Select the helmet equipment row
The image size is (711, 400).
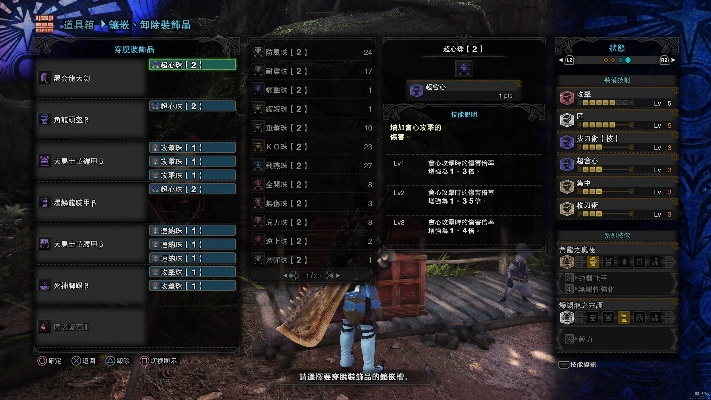[x=90, y=119]
